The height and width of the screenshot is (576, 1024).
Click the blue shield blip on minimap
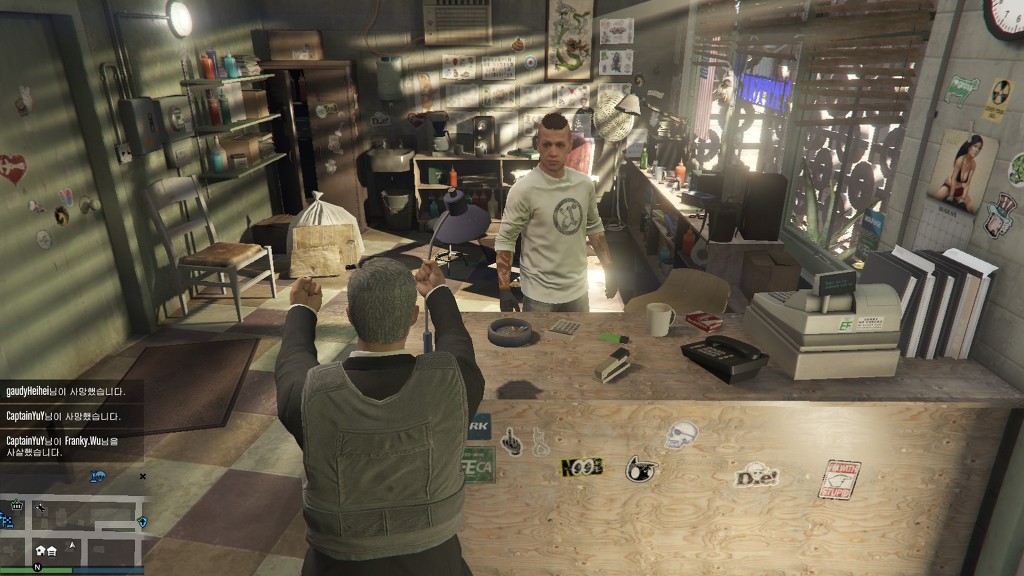click(x=141, y=521)
